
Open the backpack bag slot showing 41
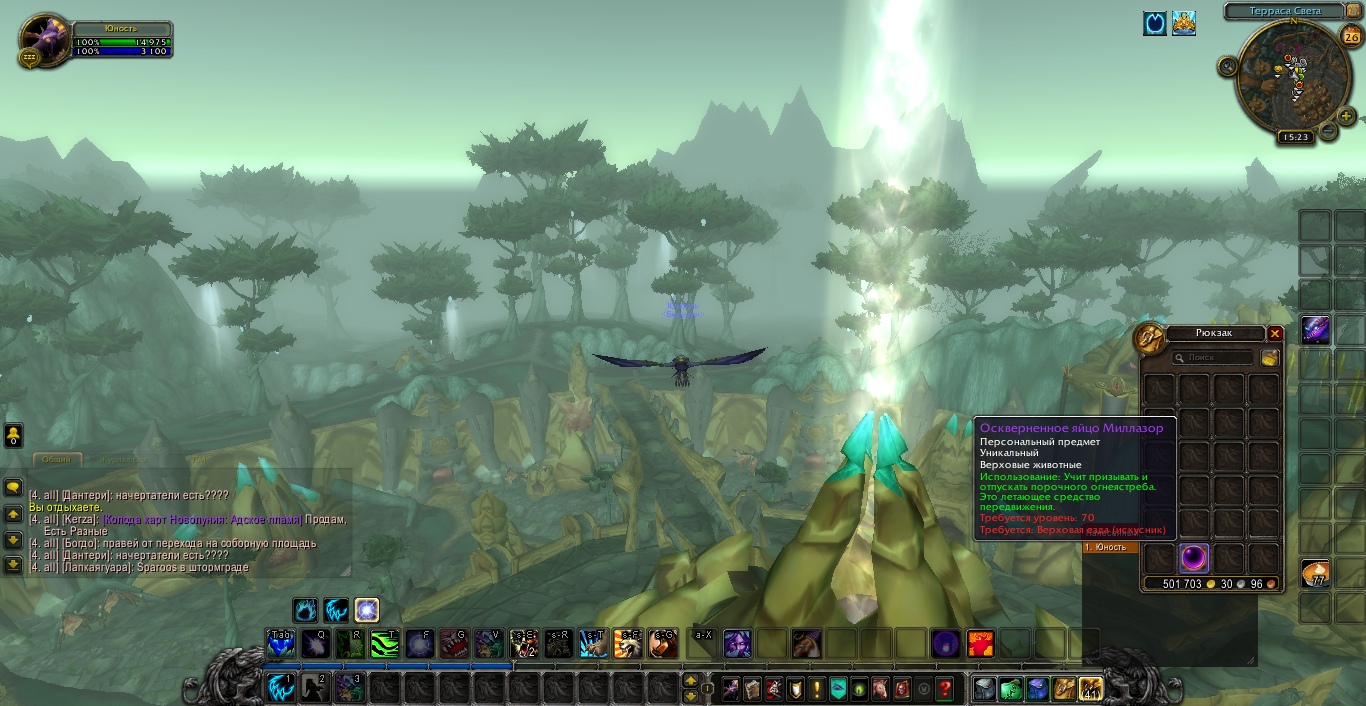point(1089,688)
